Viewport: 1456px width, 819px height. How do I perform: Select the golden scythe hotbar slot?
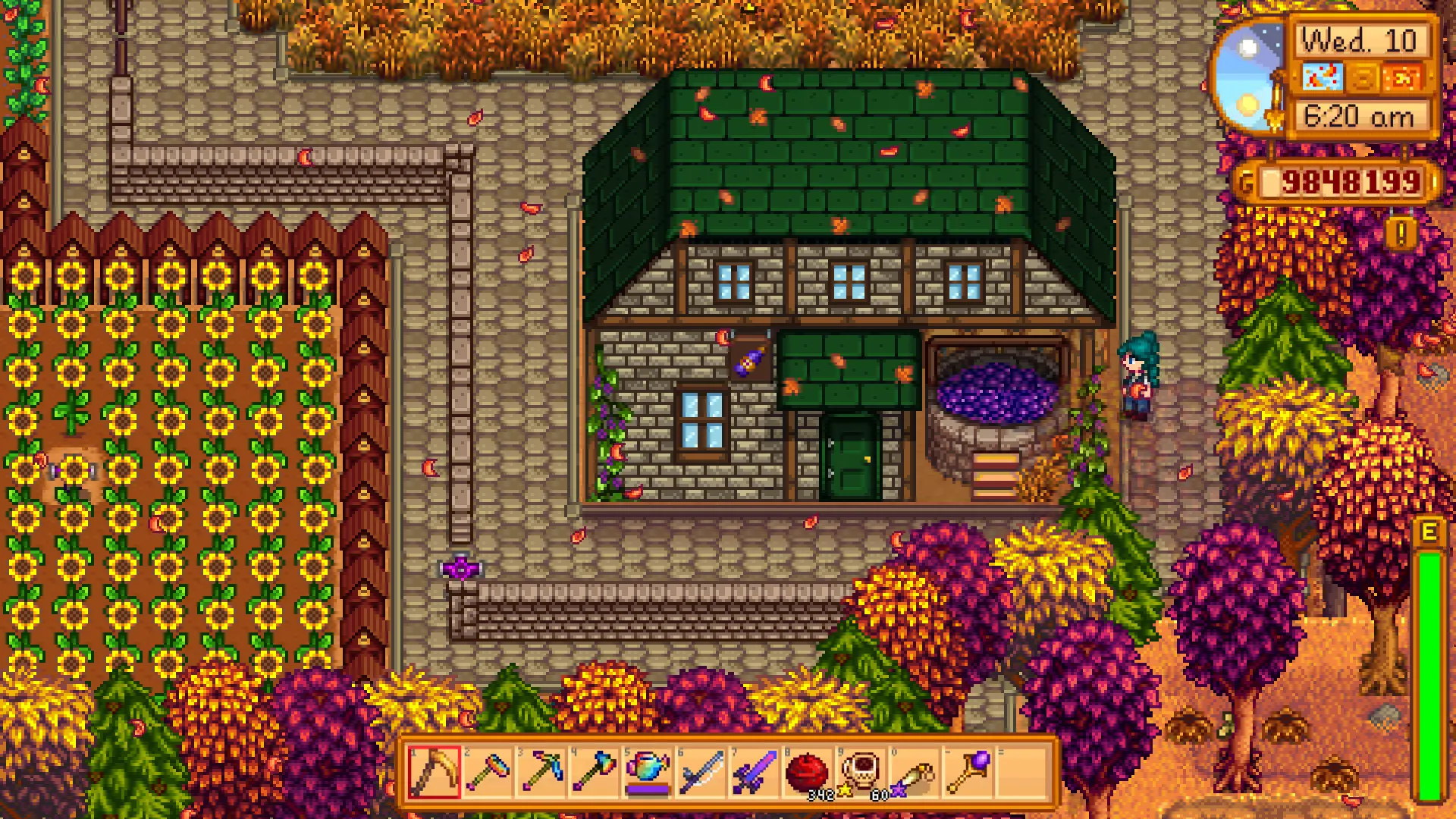(x=434, y=773)
